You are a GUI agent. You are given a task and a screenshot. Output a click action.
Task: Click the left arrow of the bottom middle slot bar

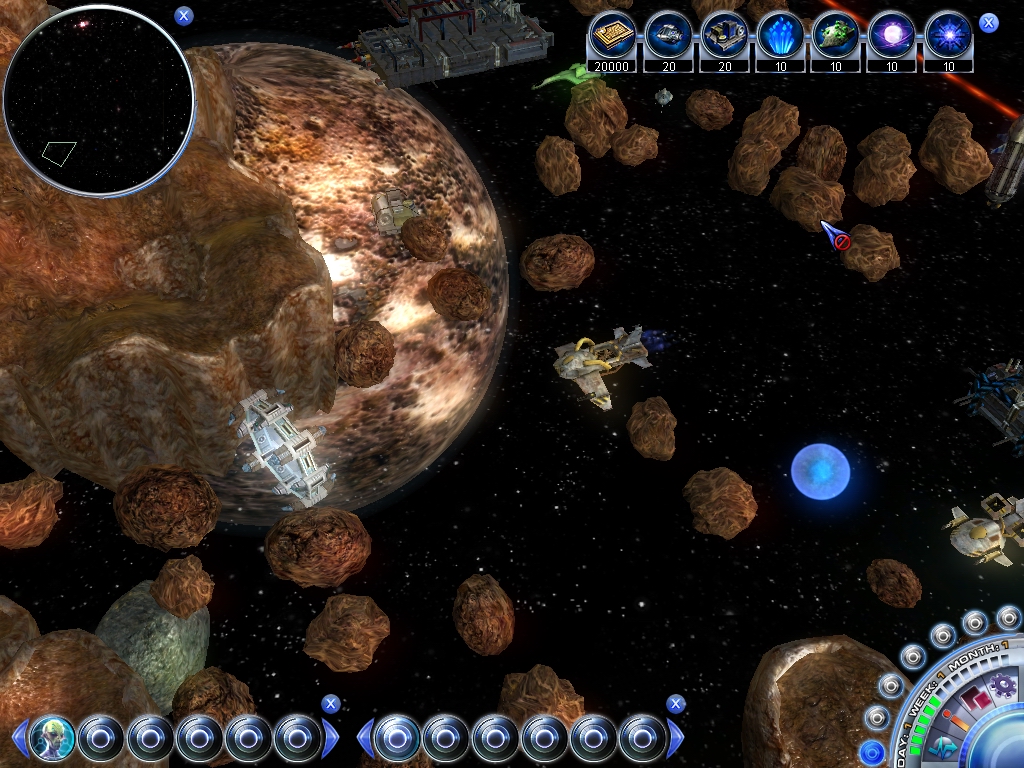[x=365, y=738]
